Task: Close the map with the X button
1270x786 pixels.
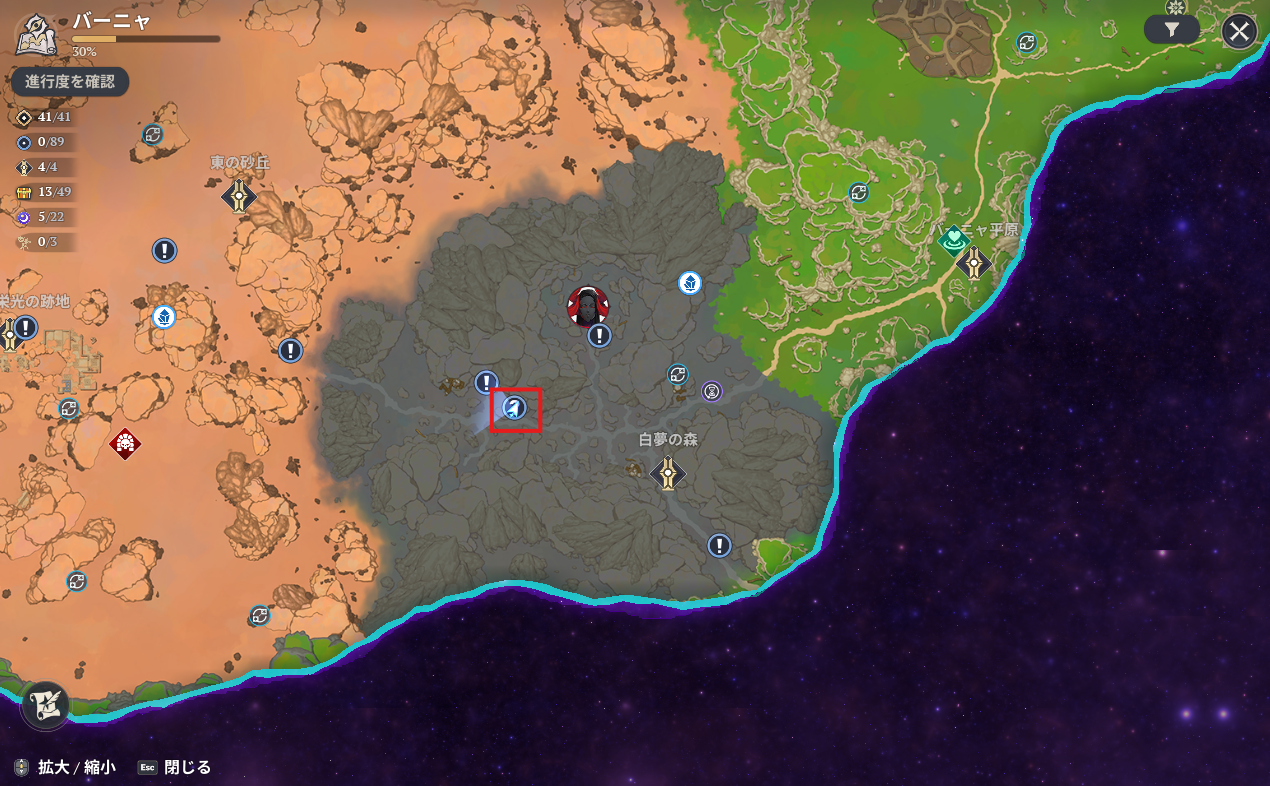Action: coord(1239,32)
